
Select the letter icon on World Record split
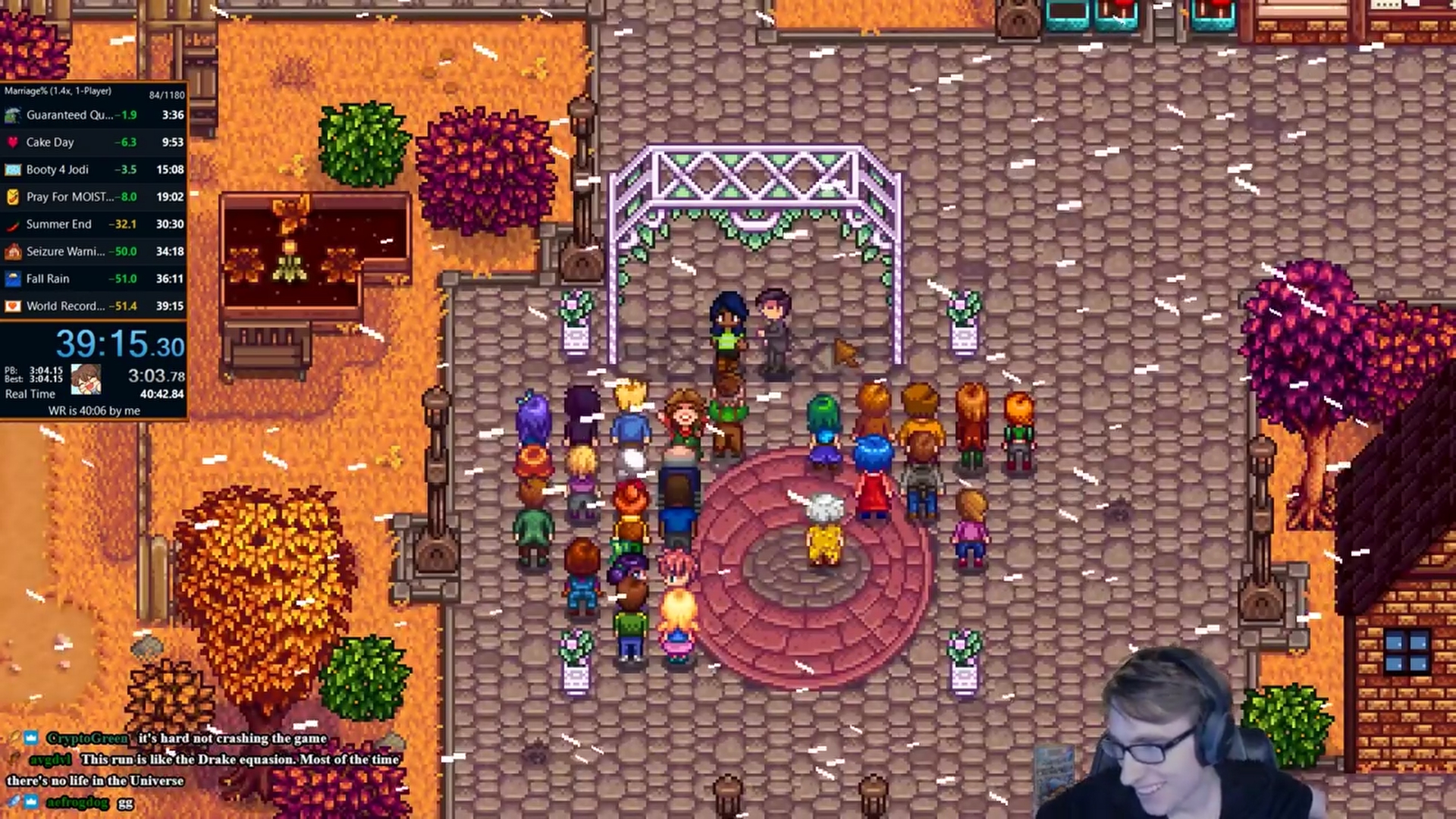coord(14,306)
